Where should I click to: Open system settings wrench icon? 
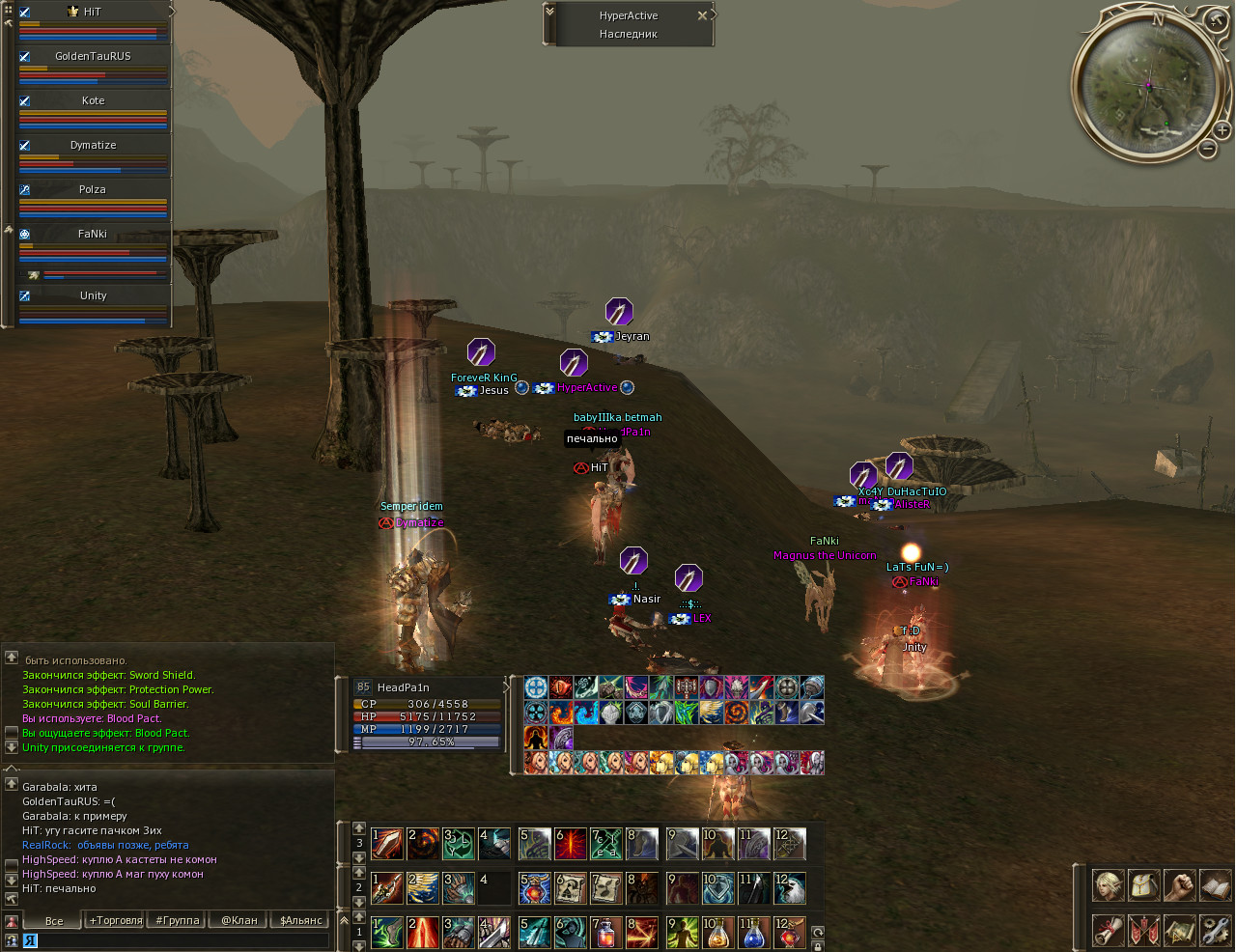click(x=1215, y=931)
